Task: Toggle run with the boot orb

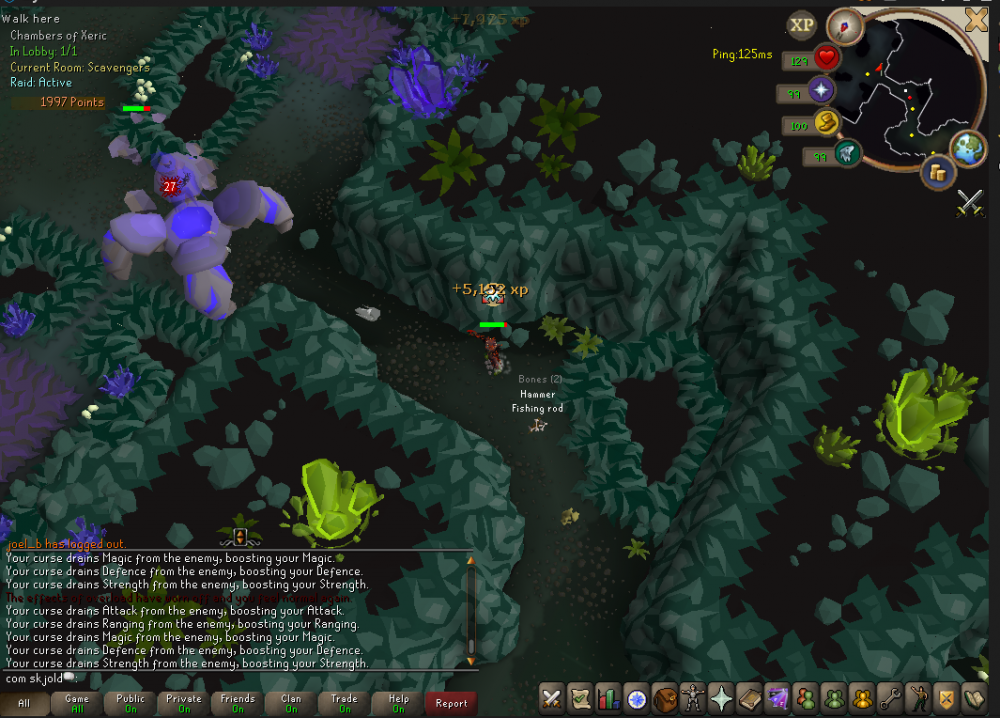Action: 827,123
